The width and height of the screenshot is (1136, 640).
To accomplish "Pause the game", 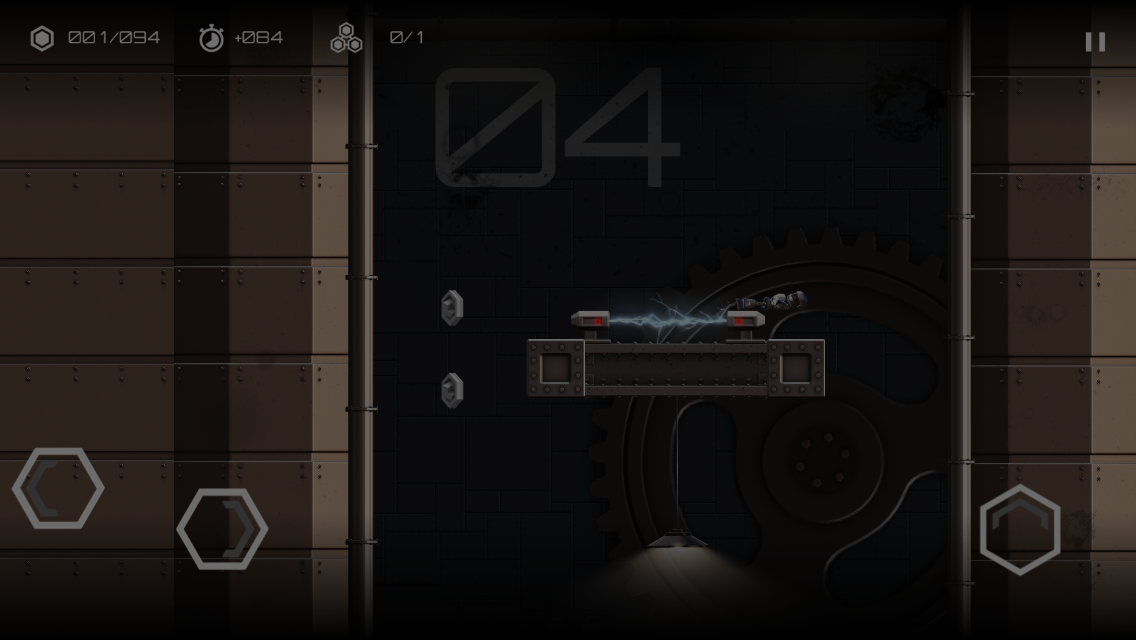I will point(1095,41).
